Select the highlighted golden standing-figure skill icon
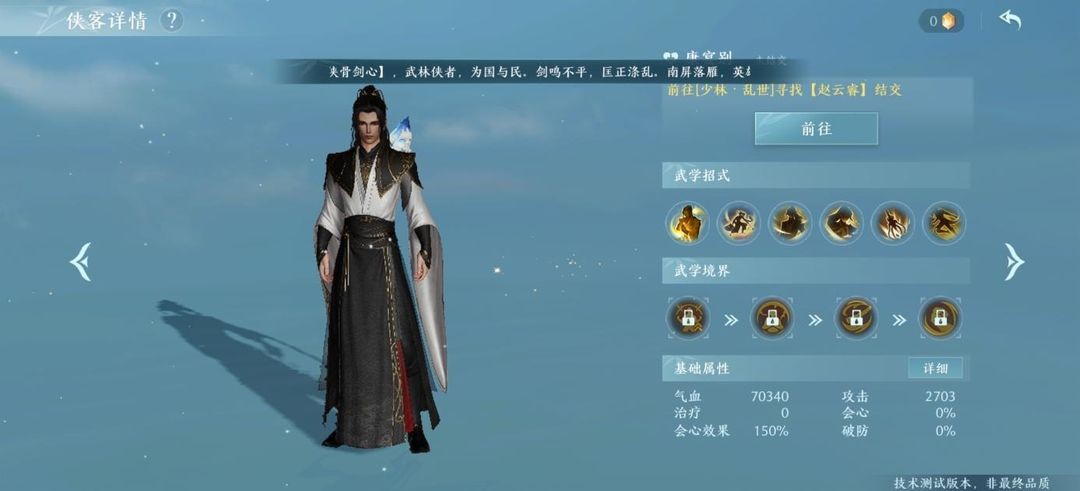 coord(688,223)
